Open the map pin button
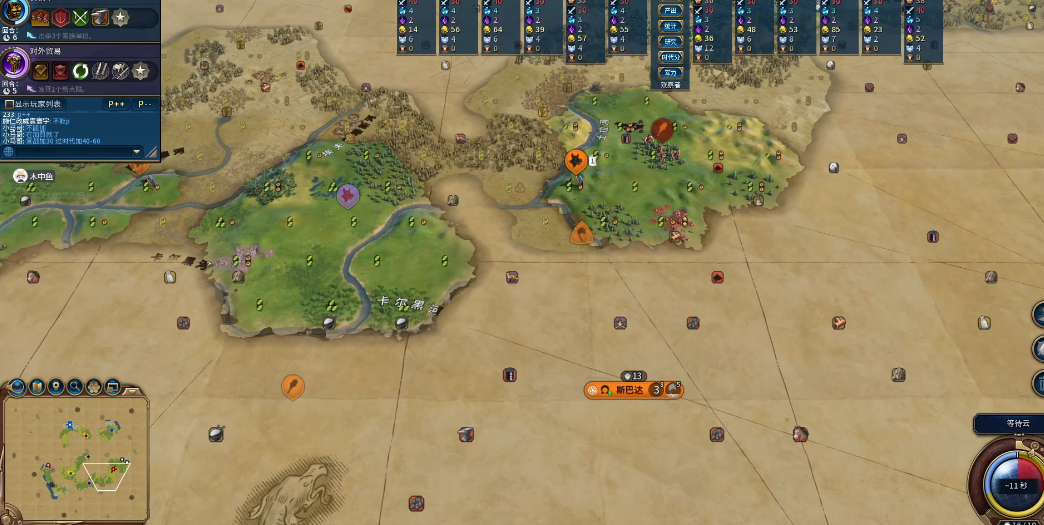This screenshot has height=525, width=1044. point(56,387)
